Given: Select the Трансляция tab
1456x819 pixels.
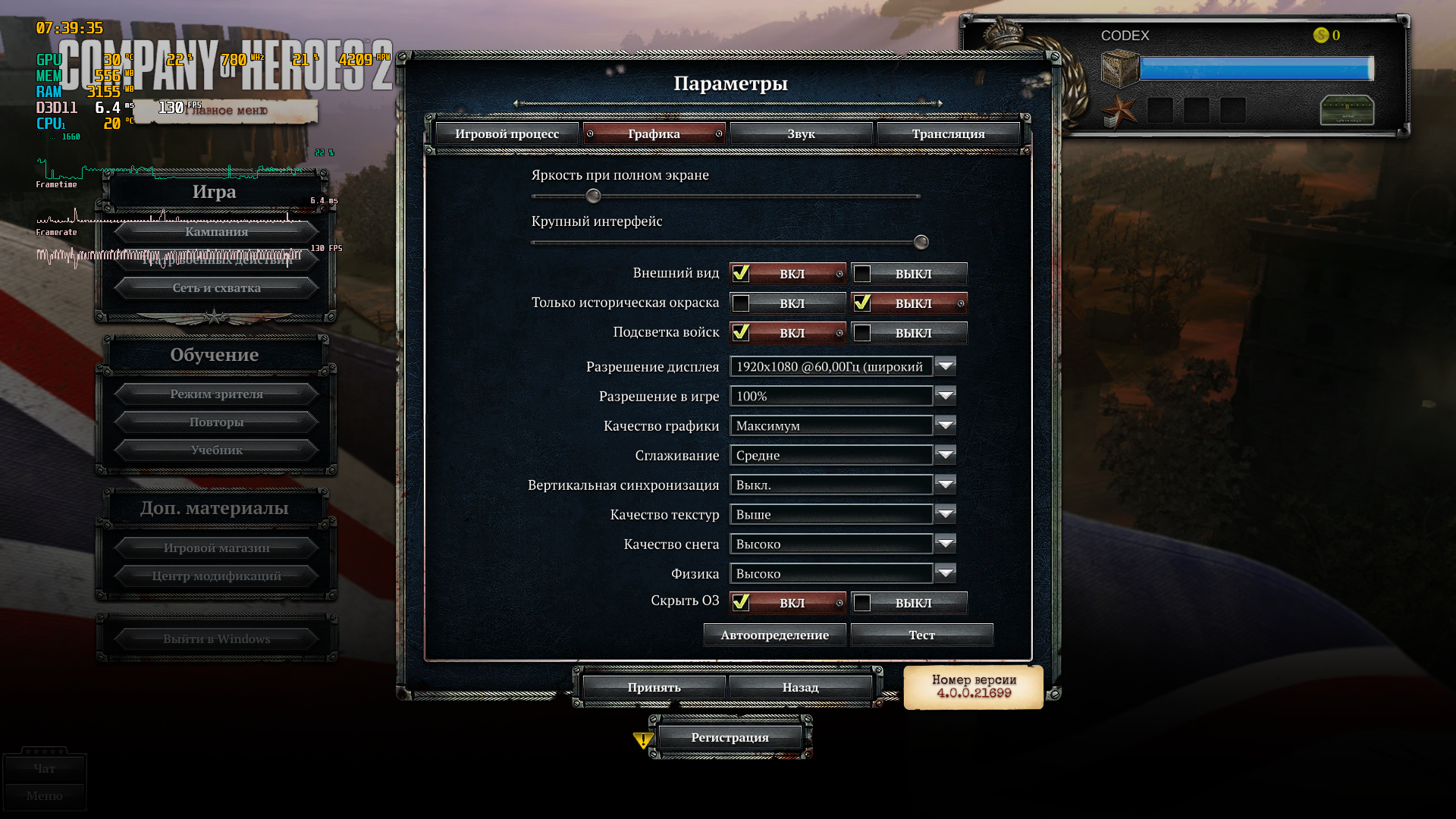Looking at the screenshot, I should point(948,134).
